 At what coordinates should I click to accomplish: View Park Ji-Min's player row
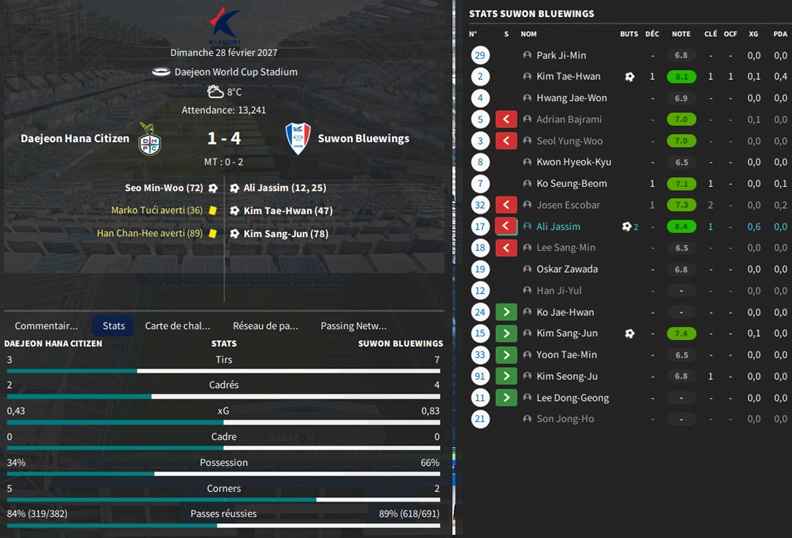point(561,55)
